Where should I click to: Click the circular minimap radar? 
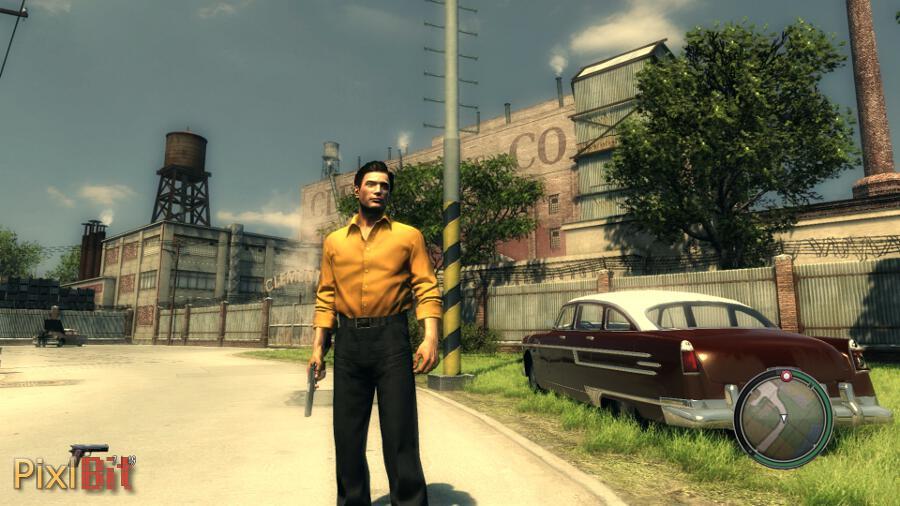782,417
